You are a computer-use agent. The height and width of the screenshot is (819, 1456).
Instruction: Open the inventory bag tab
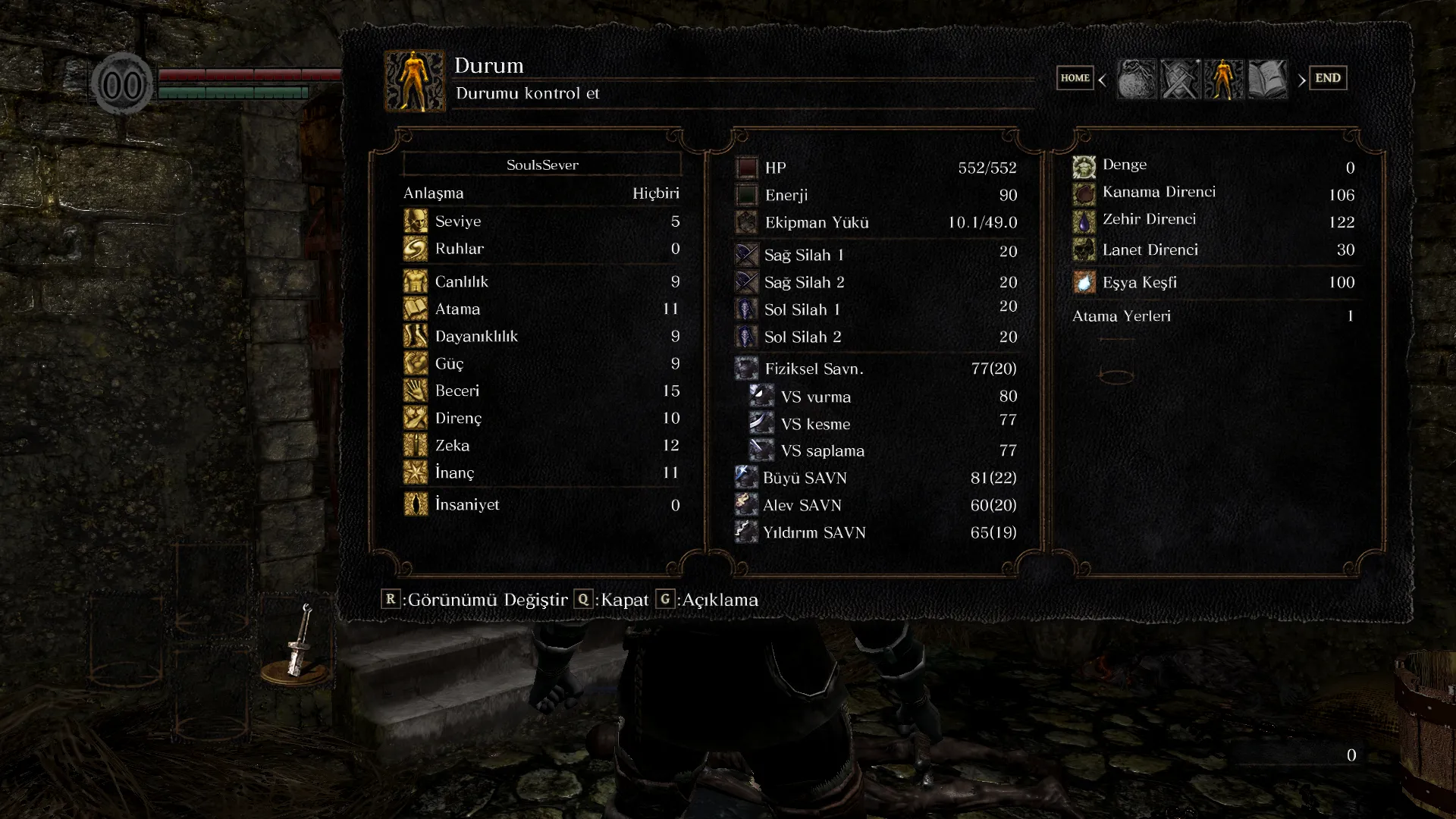tap(1137, 79)
